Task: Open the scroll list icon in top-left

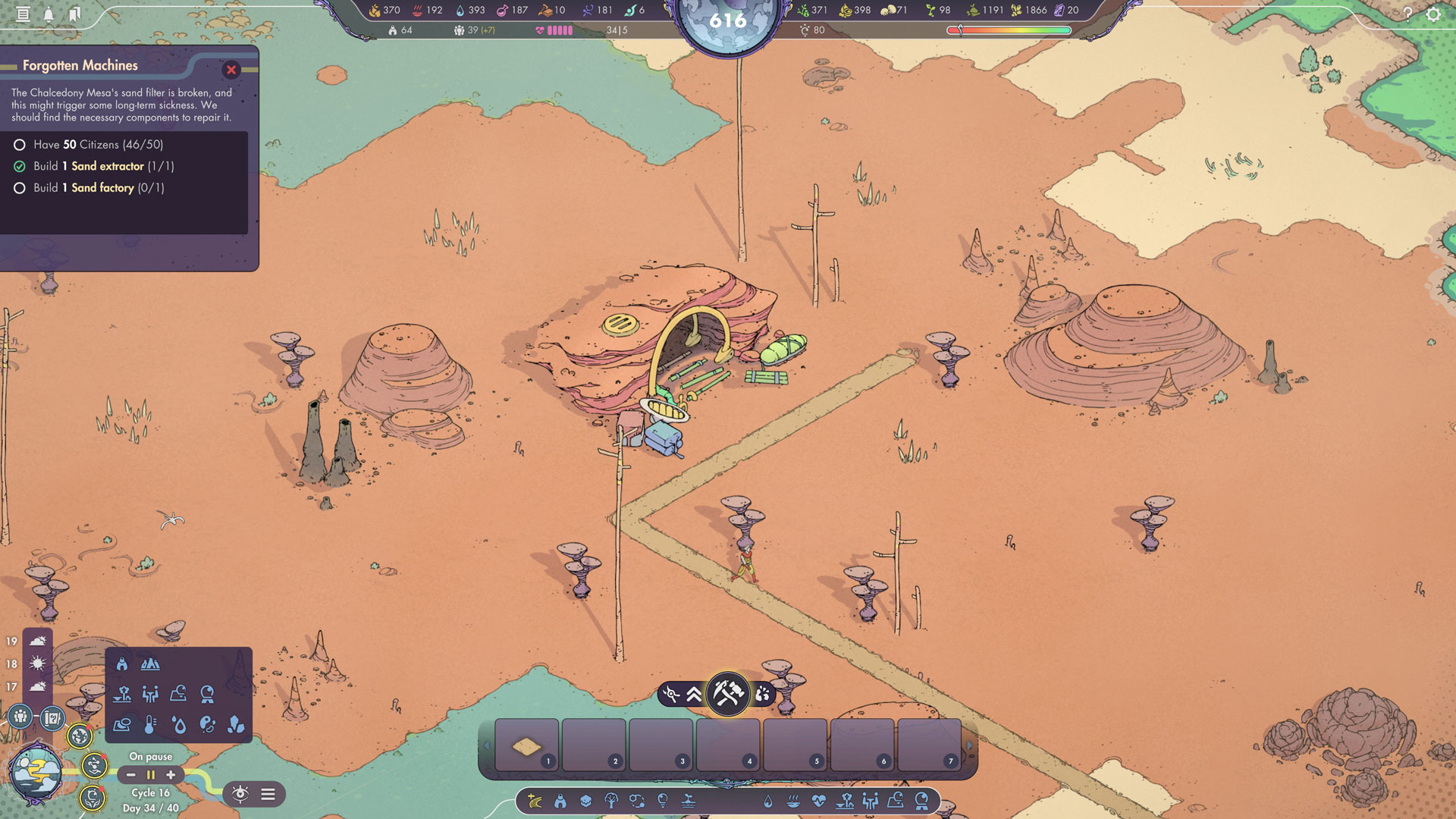Action: pos(23,14)
